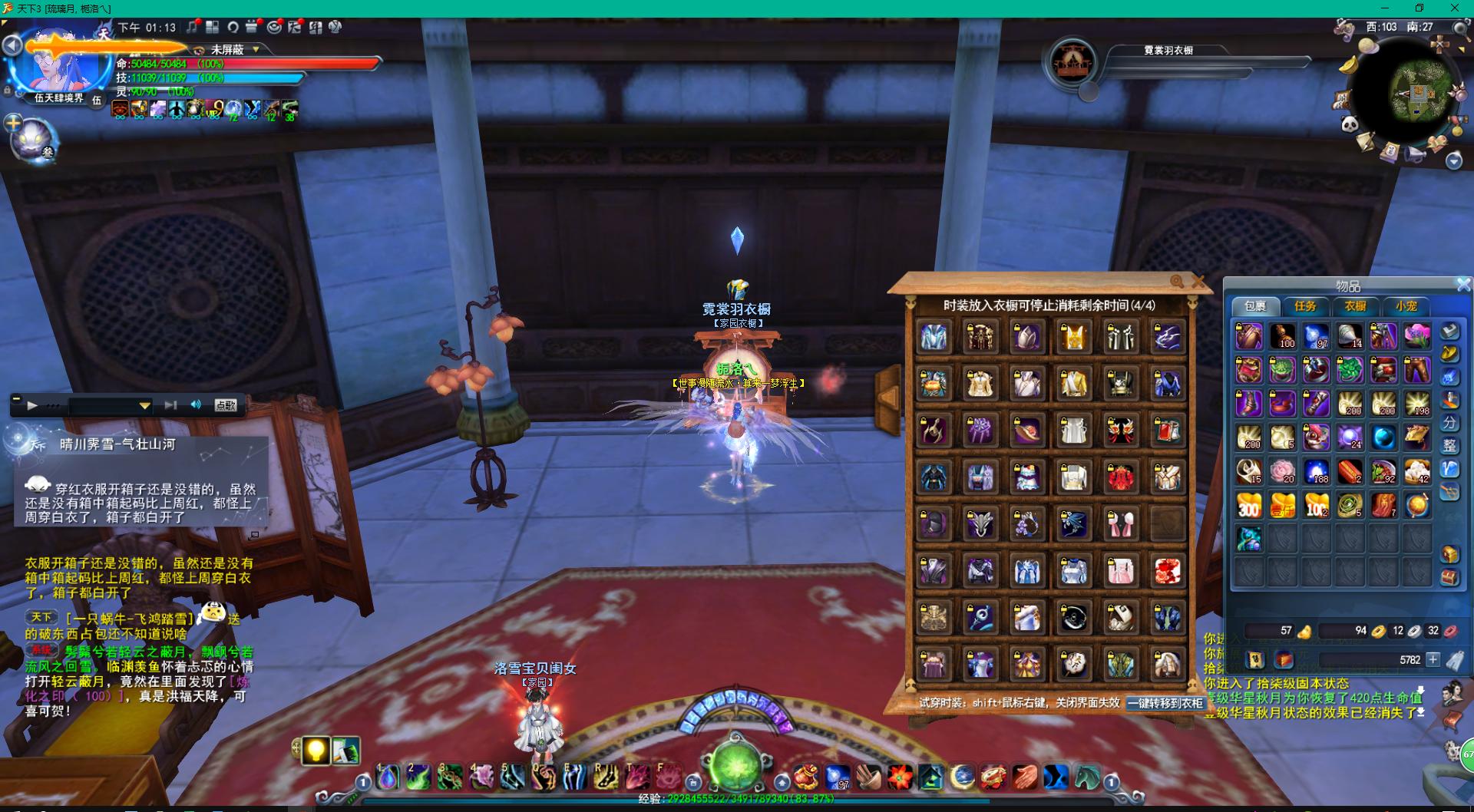Click the 分 split button
Screen dimensions: 1474x812
tap(1449, 423)
